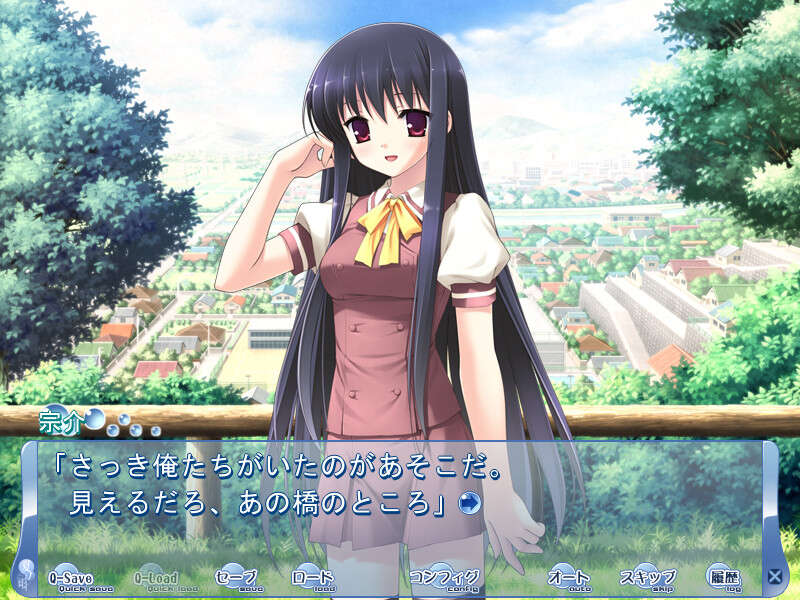Activate the スキップ skip button

(x=647, y=578)
